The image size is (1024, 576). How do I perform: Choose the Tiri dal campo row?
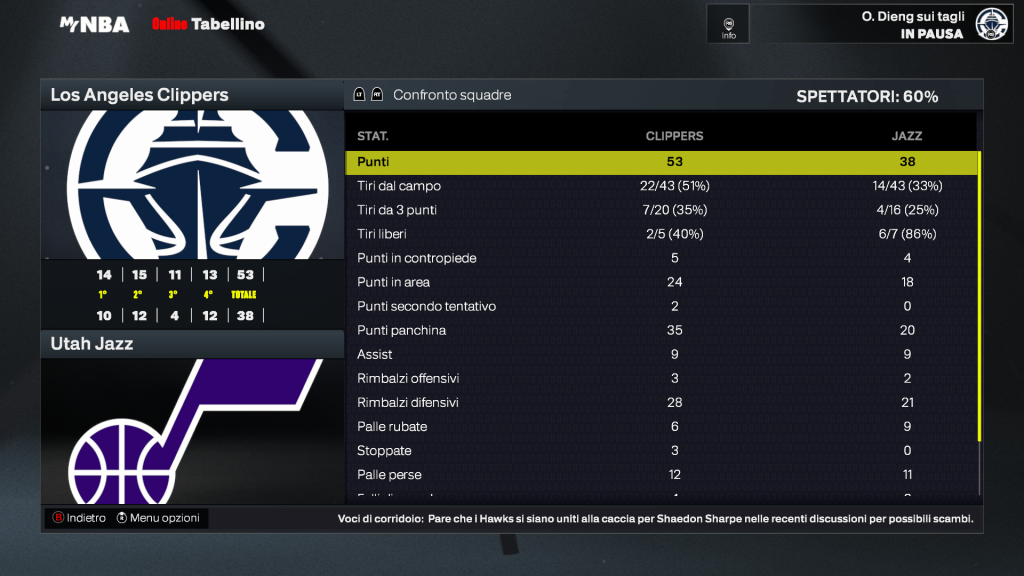click(661, 186)
